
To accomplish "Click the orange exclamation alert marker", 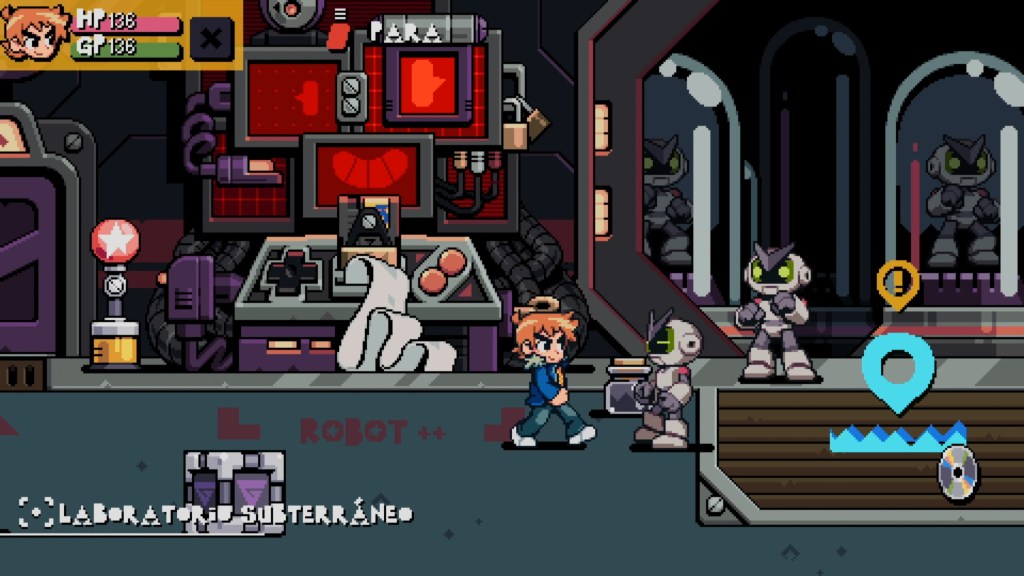I will [x=897, y=281].
